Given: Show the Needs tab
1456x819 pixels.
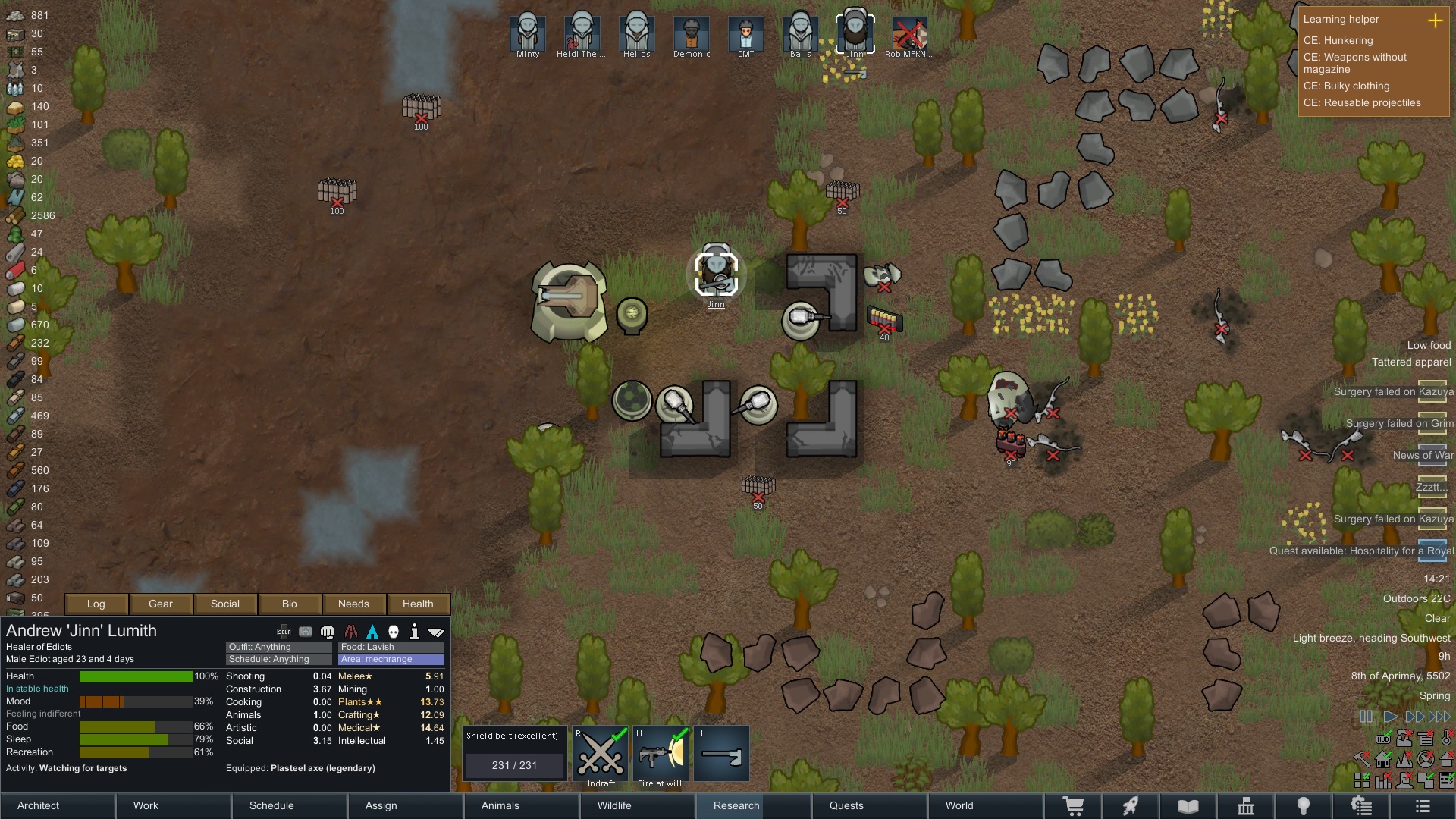Looking at the screenshot, I should pos(353,604).
